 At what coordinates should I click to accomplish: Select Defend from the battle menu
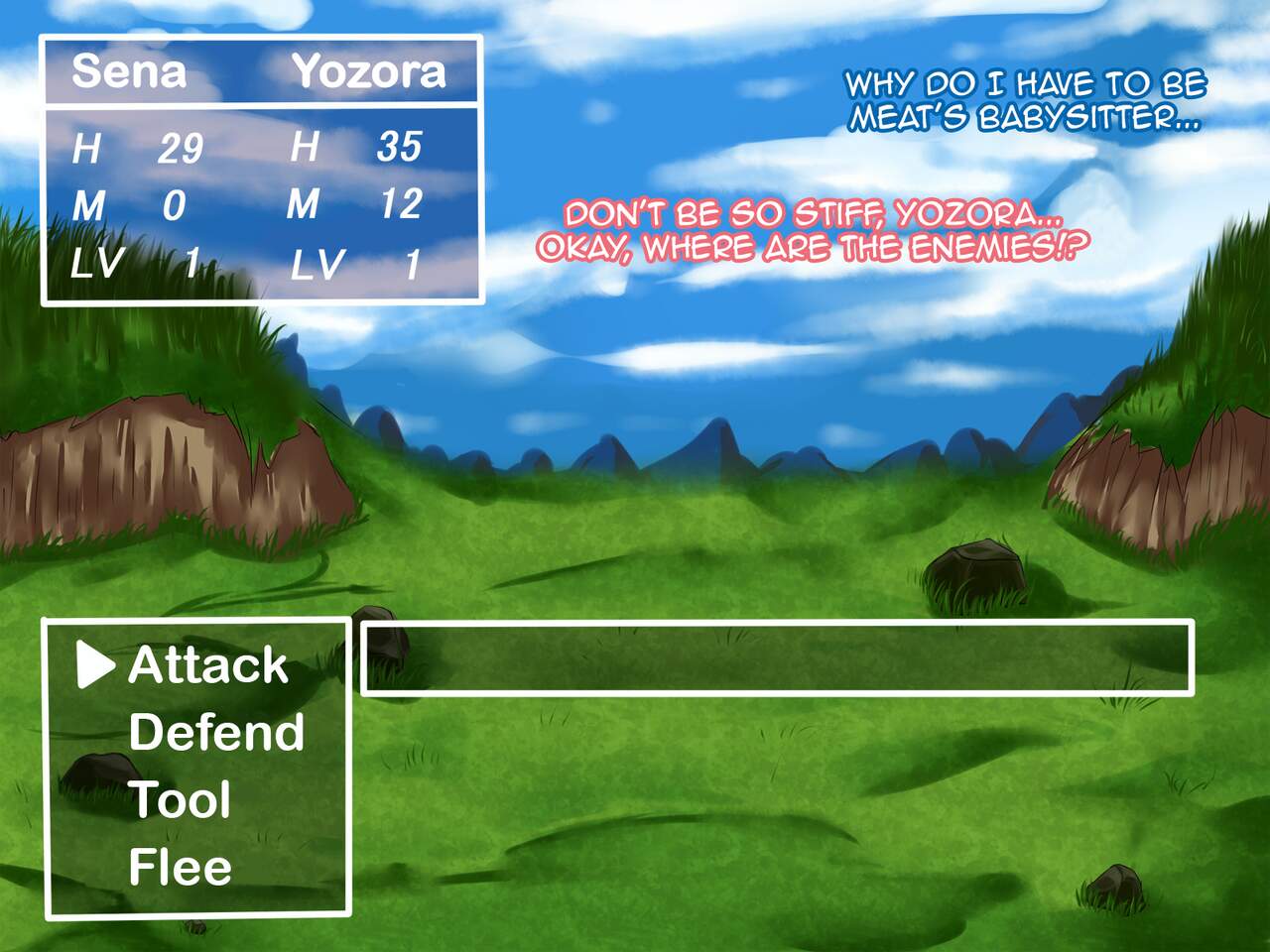(216, 733)
